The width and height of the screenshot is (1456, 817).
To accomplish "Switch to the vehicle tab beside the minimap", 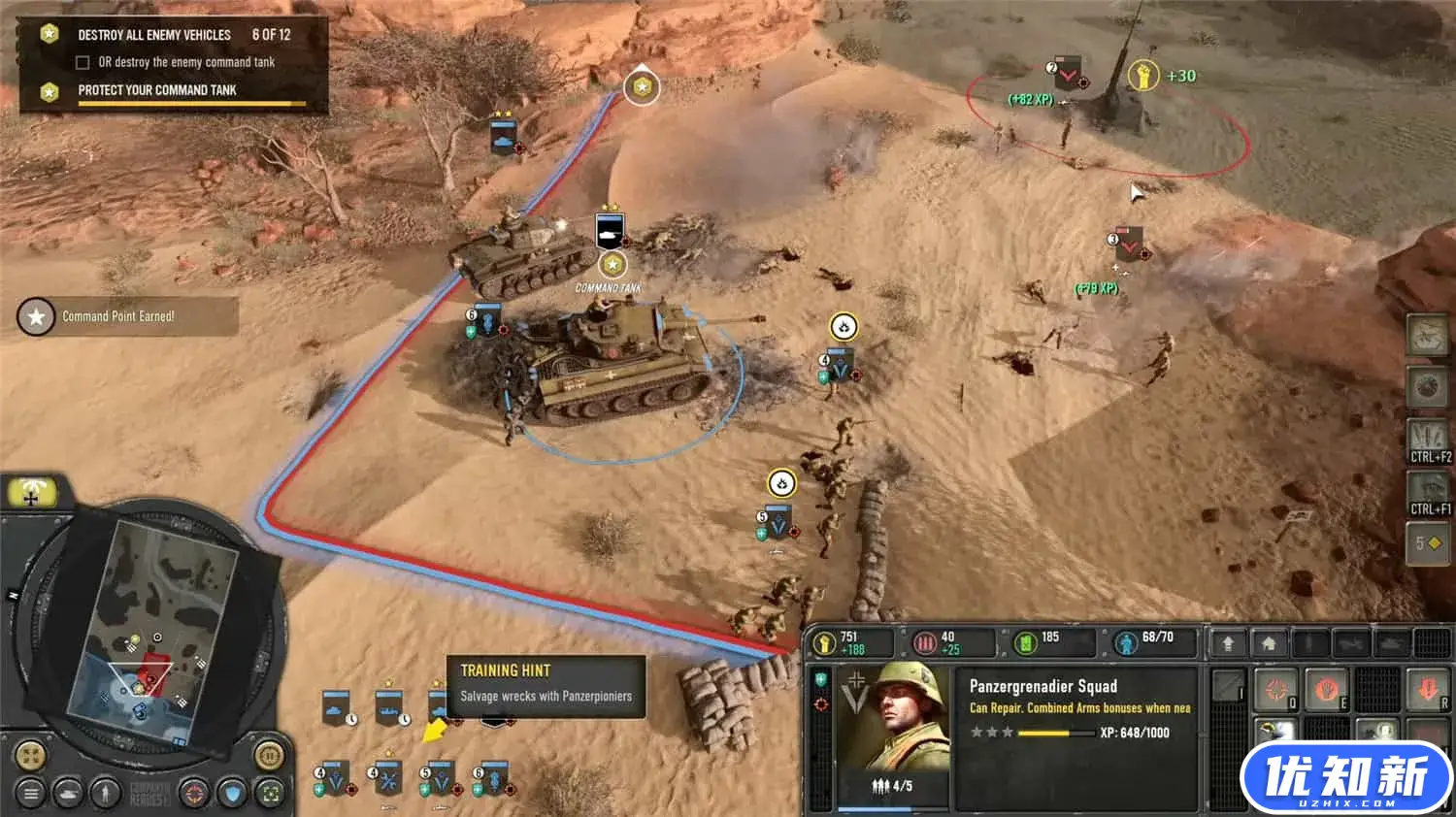I will tap(68, 794).
